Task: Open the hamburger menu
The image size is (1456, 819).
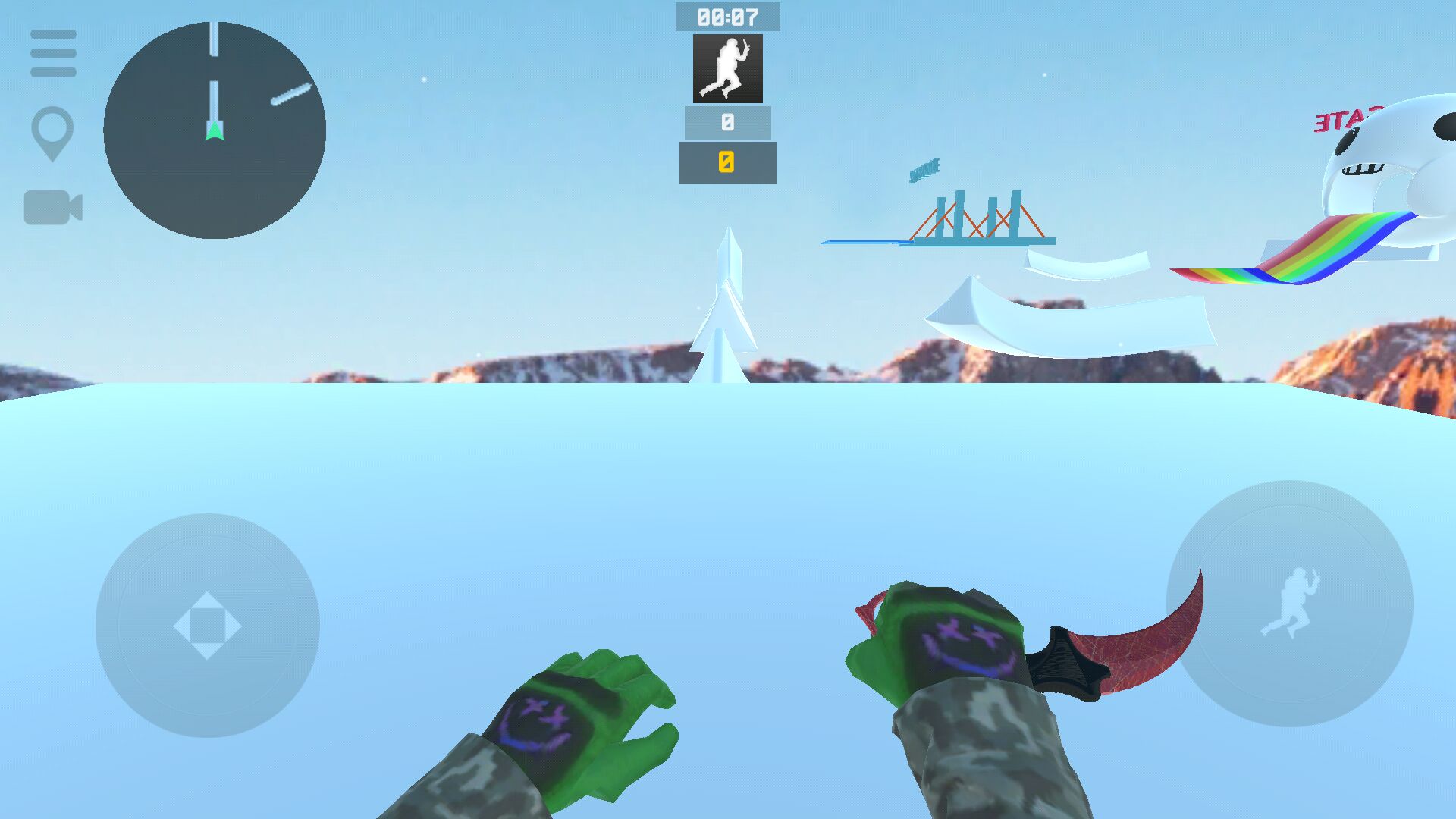Action: click(x=53, y=53)
